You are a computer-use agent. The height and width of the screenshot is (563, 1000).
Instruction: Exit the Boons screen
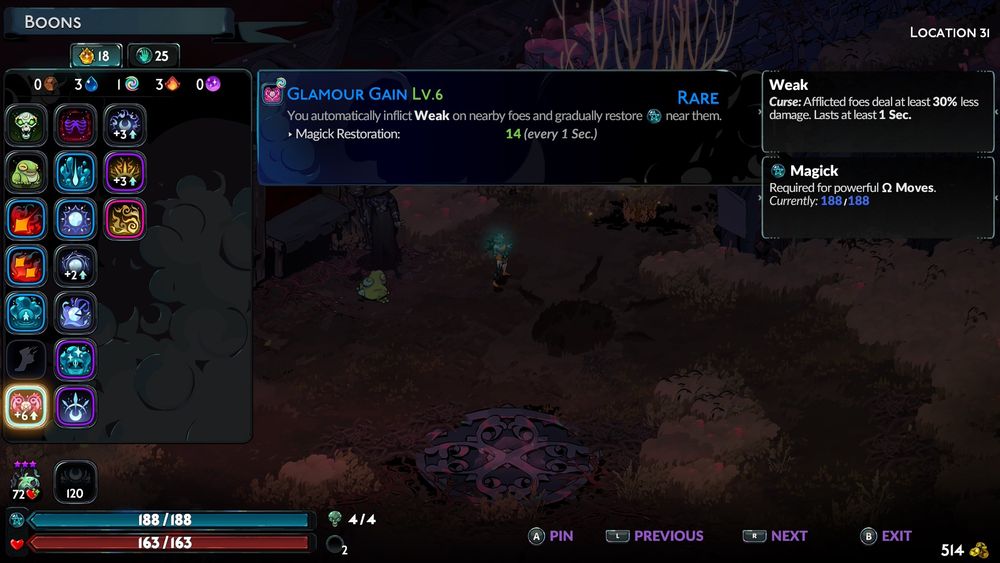(886, 536)
